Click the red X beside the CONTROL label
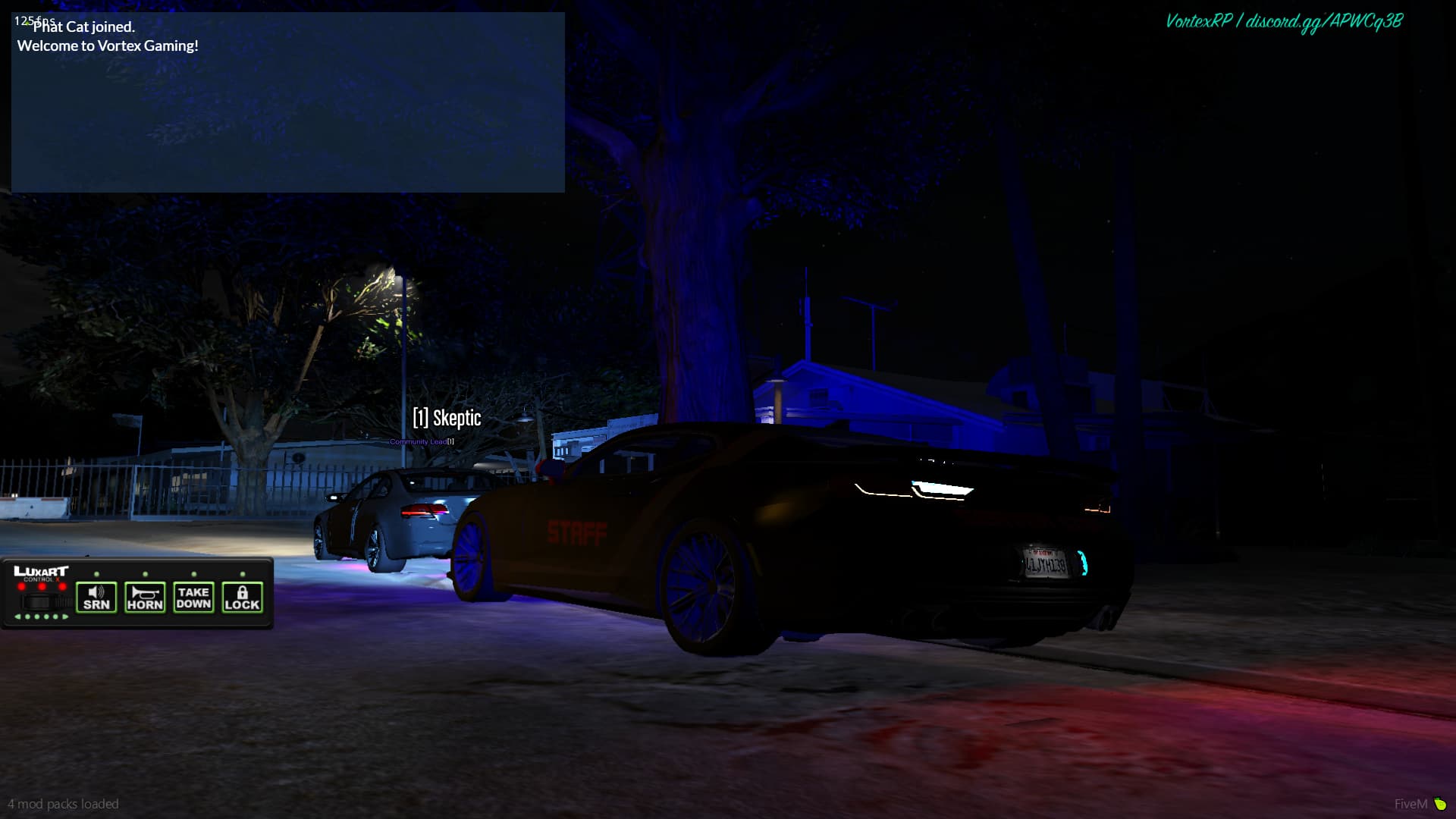This screenshot has width=1456, height=819. point(57,579)
